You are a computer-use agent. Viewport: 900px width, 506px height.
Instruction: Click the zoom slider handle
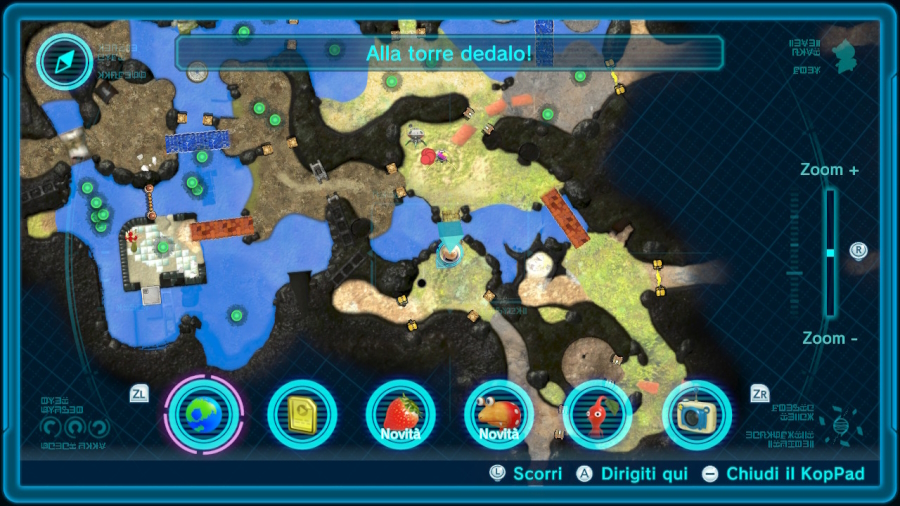tap(830, 253)
